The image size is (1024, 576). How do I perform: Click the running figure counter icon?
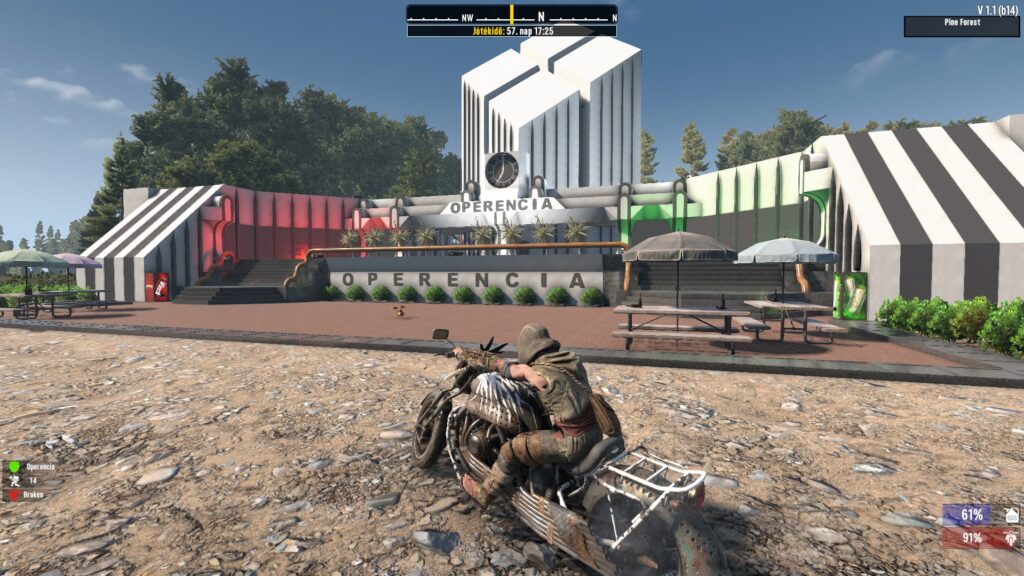pos(15,480)
